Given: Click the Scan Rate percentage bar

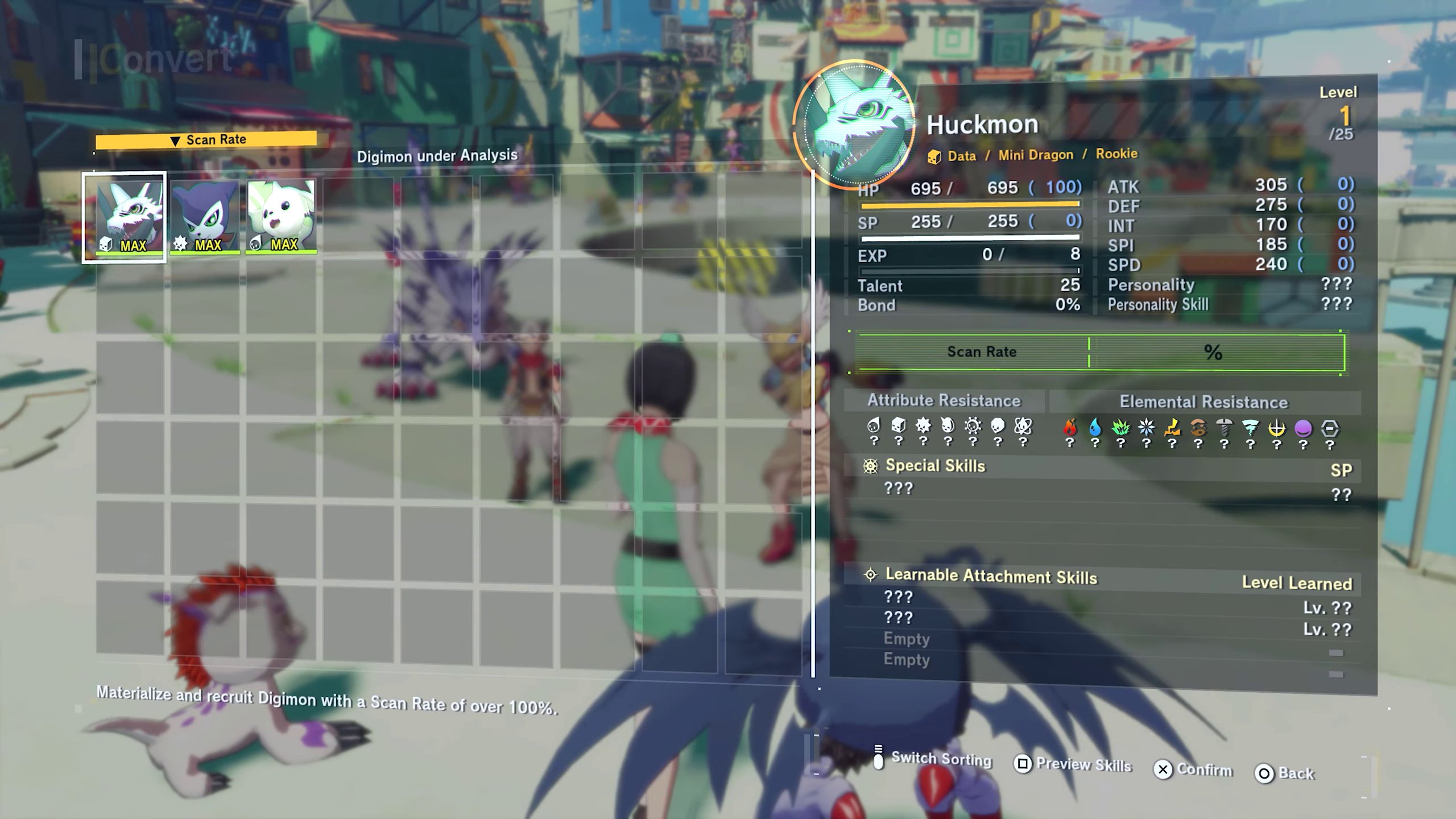Looking at the screenshot, I should (1100, 352).
